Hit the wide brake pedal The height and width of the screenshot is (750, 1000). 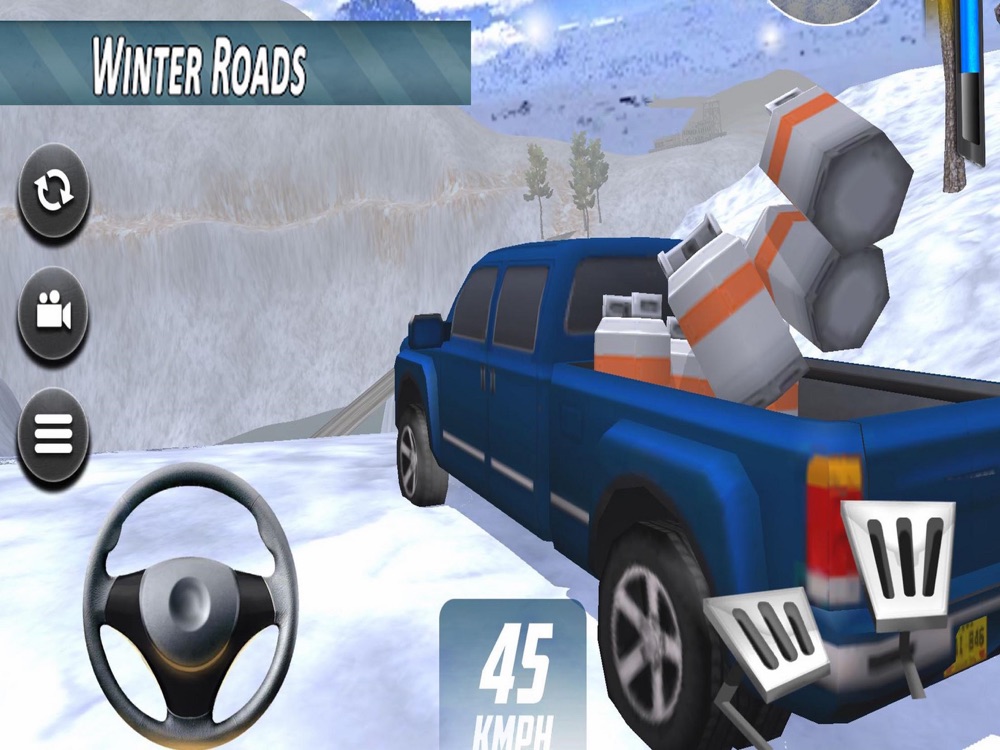pos(768,637)
